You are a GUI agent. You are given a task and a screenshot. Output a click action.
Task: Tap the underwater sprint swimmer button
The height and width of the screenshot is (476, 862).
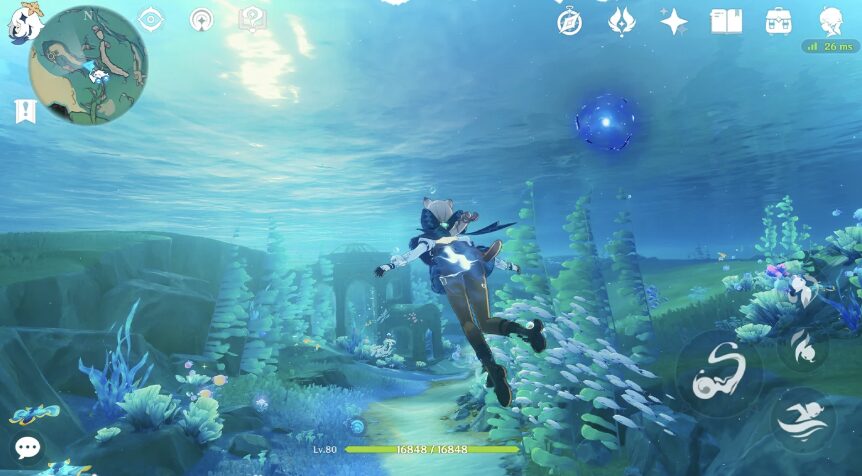click(803, 420)
